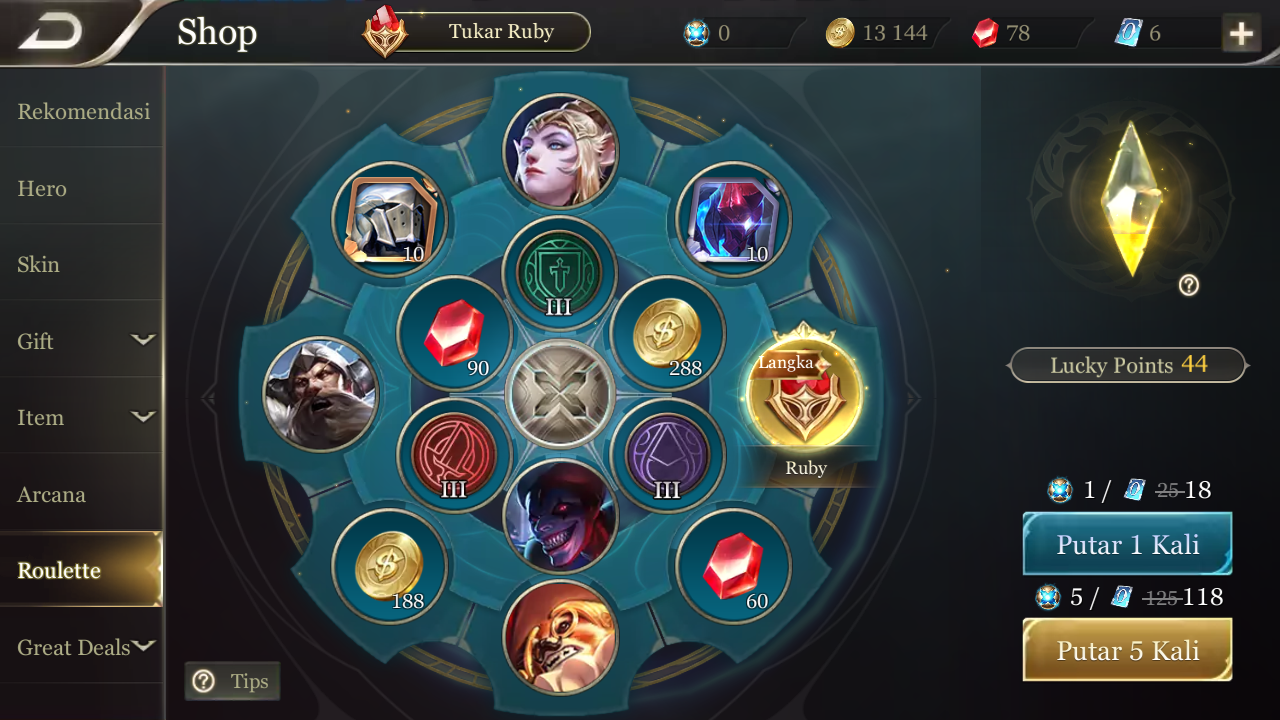The height and width of the screenshot is (720, 1280).
Task: Click the Lucky Points 44 display
Action: pos(1127,365)
